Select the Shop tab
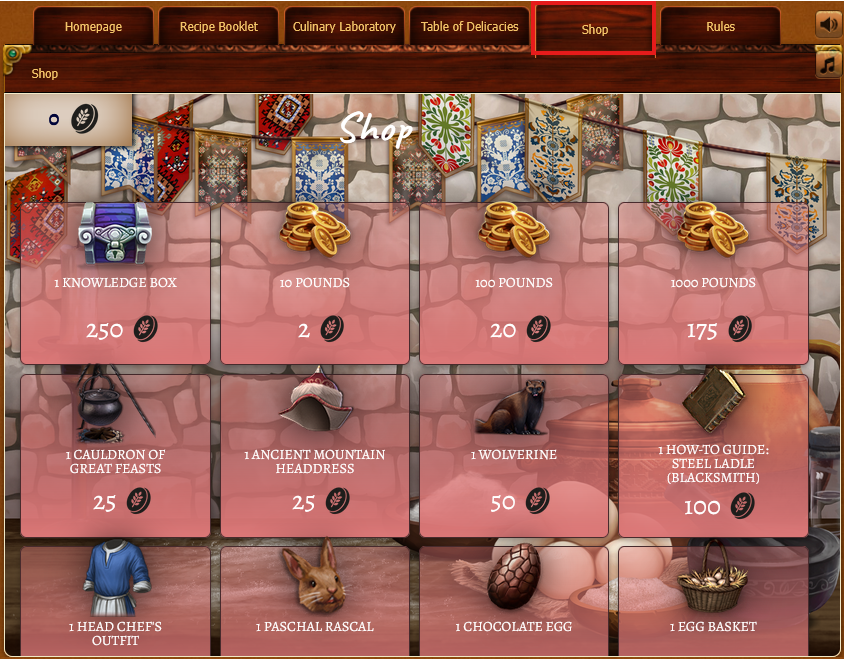This screenshot has height=659, width=844. (595, 29)
